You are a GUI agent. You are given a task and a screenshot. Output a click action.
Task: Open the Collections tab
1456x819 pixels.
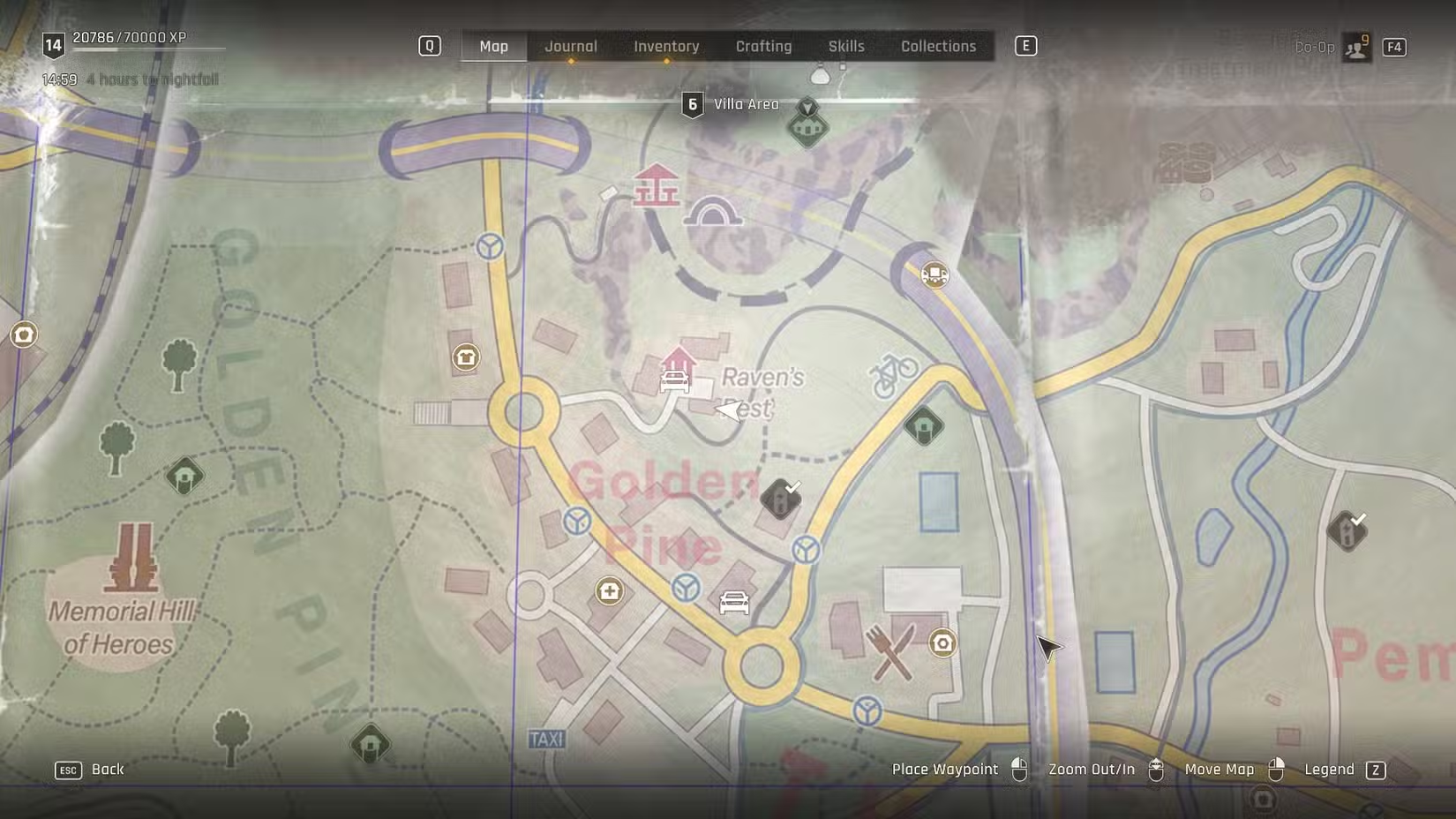point(938,47)
